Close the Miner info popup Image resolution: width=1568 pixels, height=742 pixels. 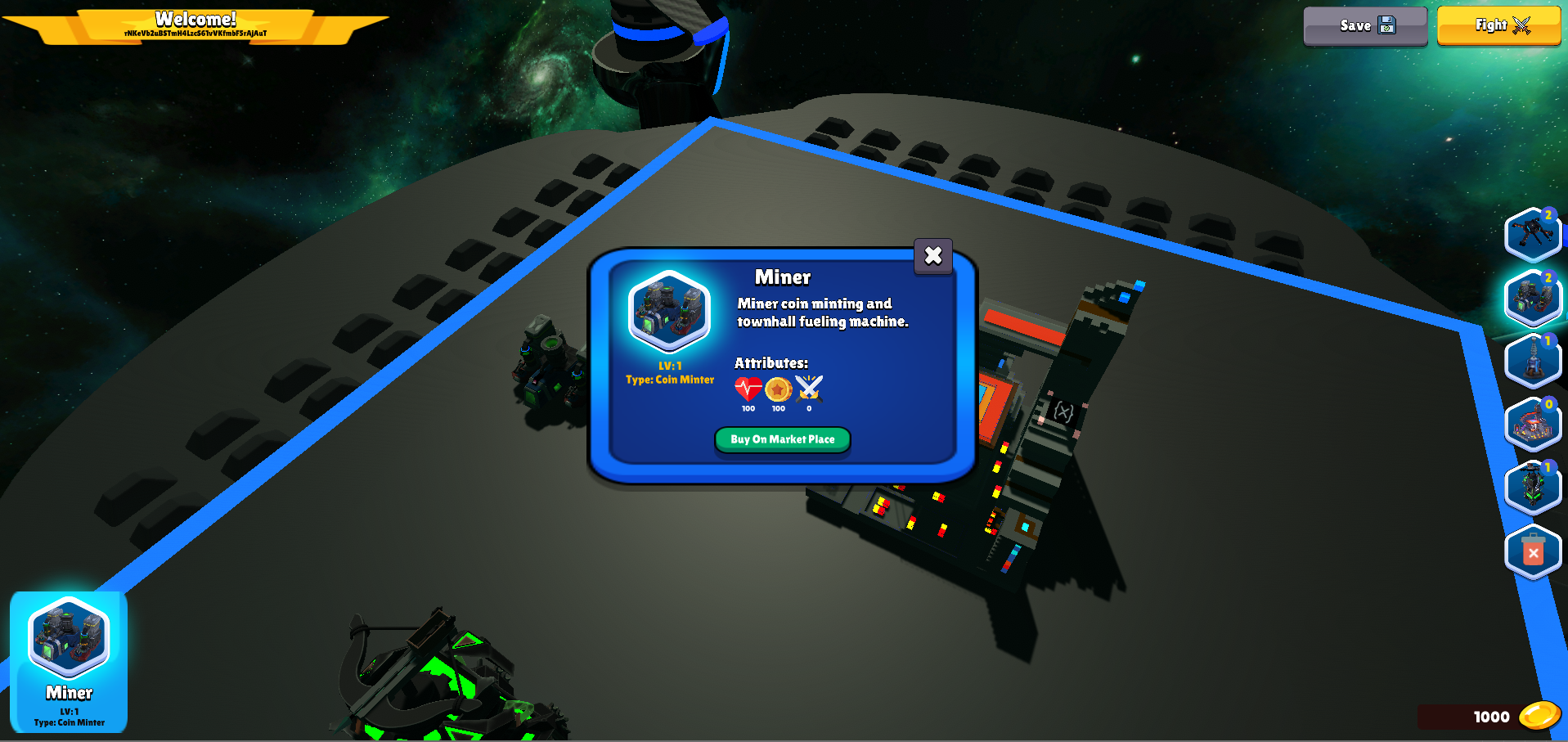[x=932, y=256]
